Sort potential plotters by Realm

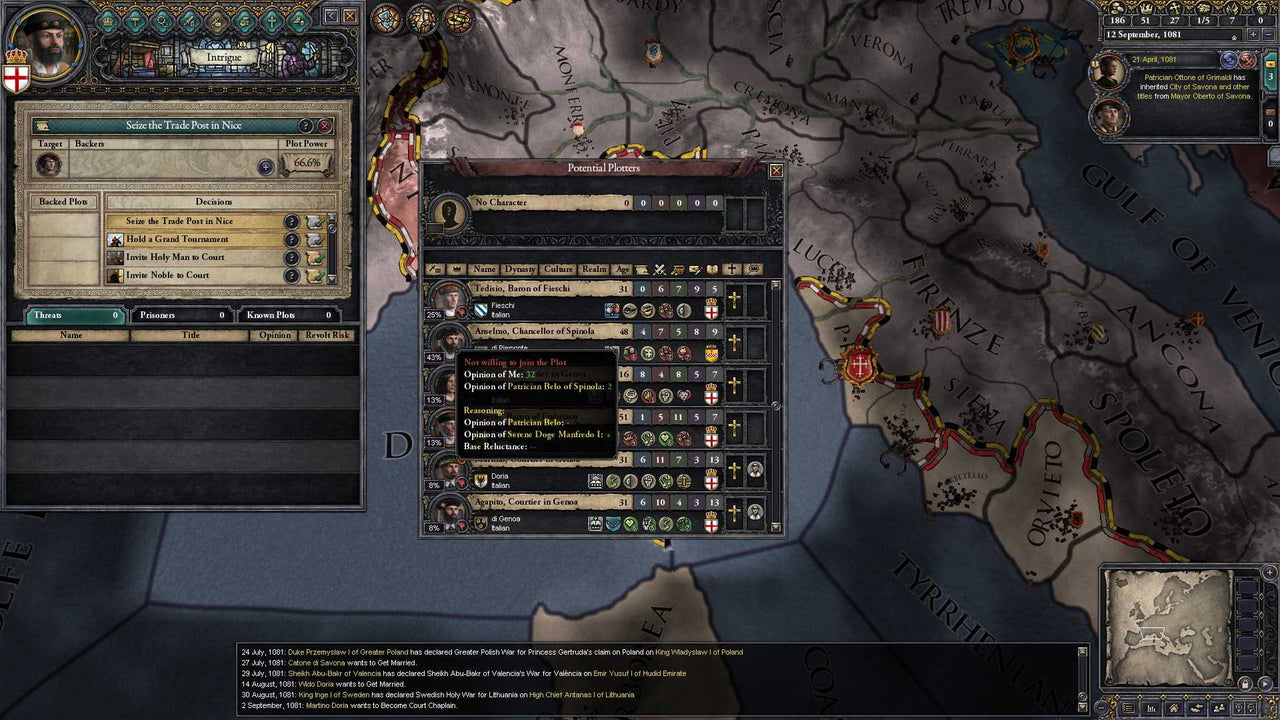click(x=594, y=269)
